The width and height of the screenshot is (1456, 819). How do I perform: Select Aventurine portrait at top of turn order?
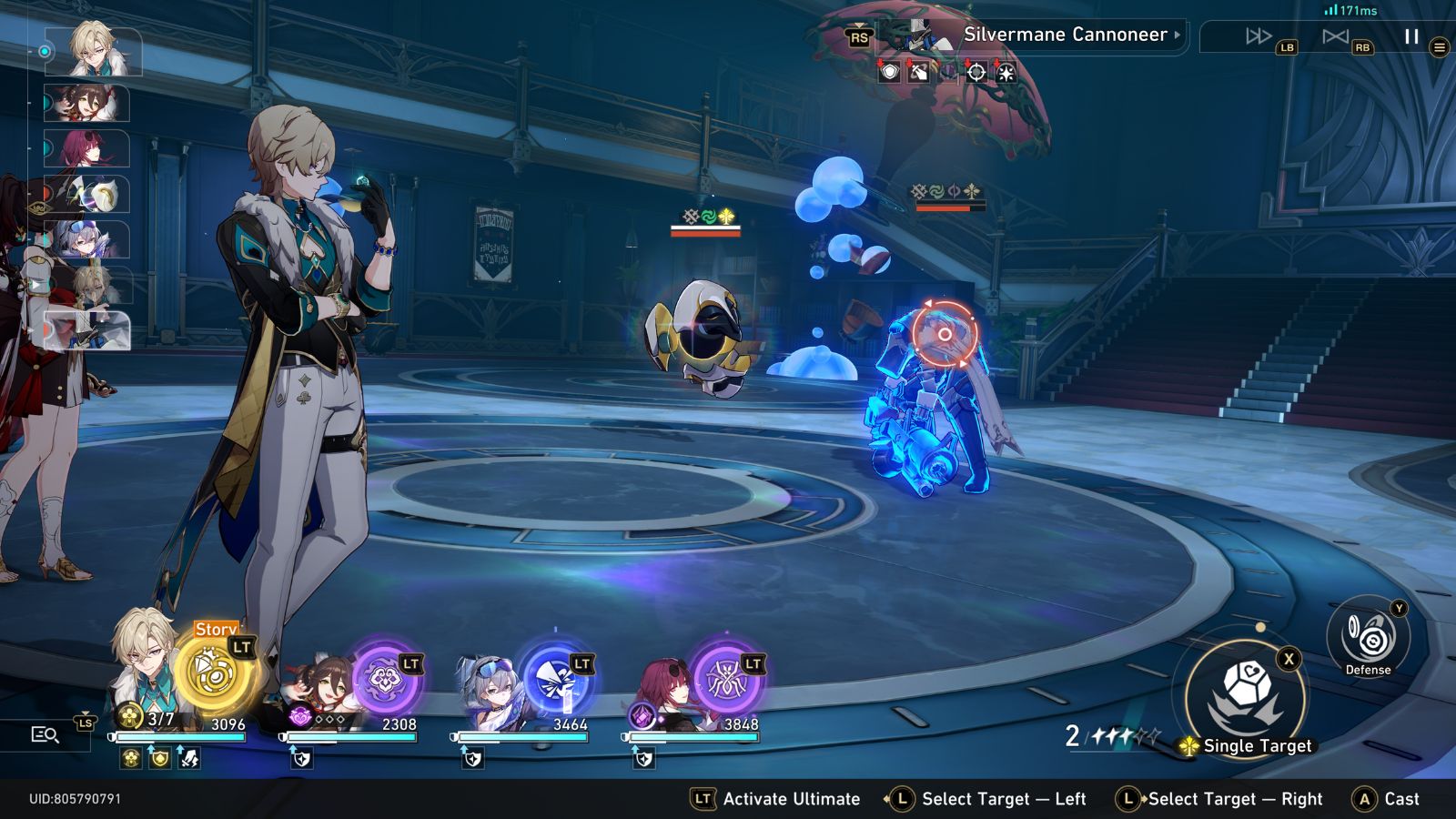94,50
